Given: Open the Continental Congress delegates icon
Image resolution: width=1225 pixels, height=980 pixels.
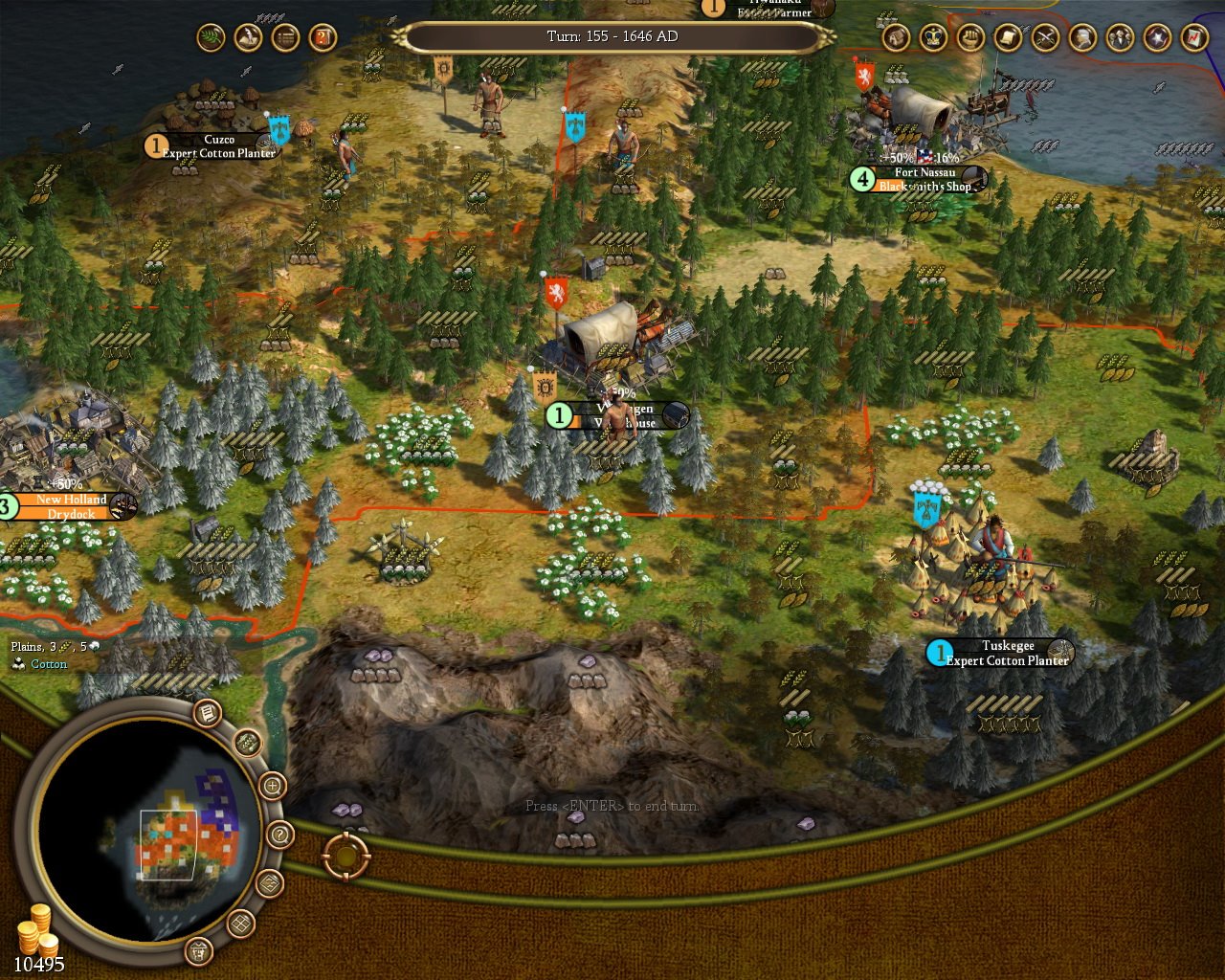Looking at the screenshot, I should pos(1119,38).
